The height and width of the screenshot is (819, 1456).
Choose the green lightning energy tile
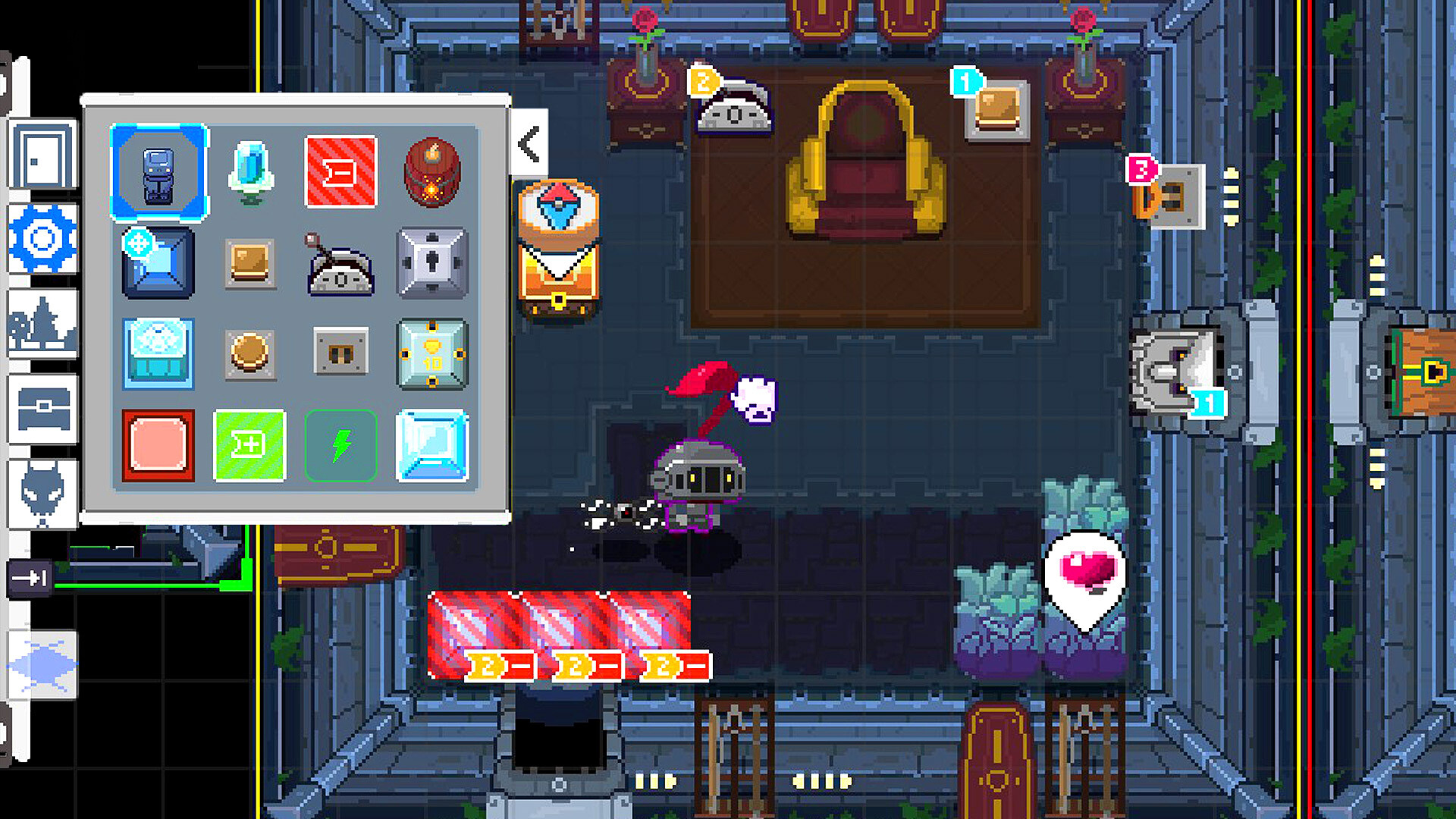point(341,446)
